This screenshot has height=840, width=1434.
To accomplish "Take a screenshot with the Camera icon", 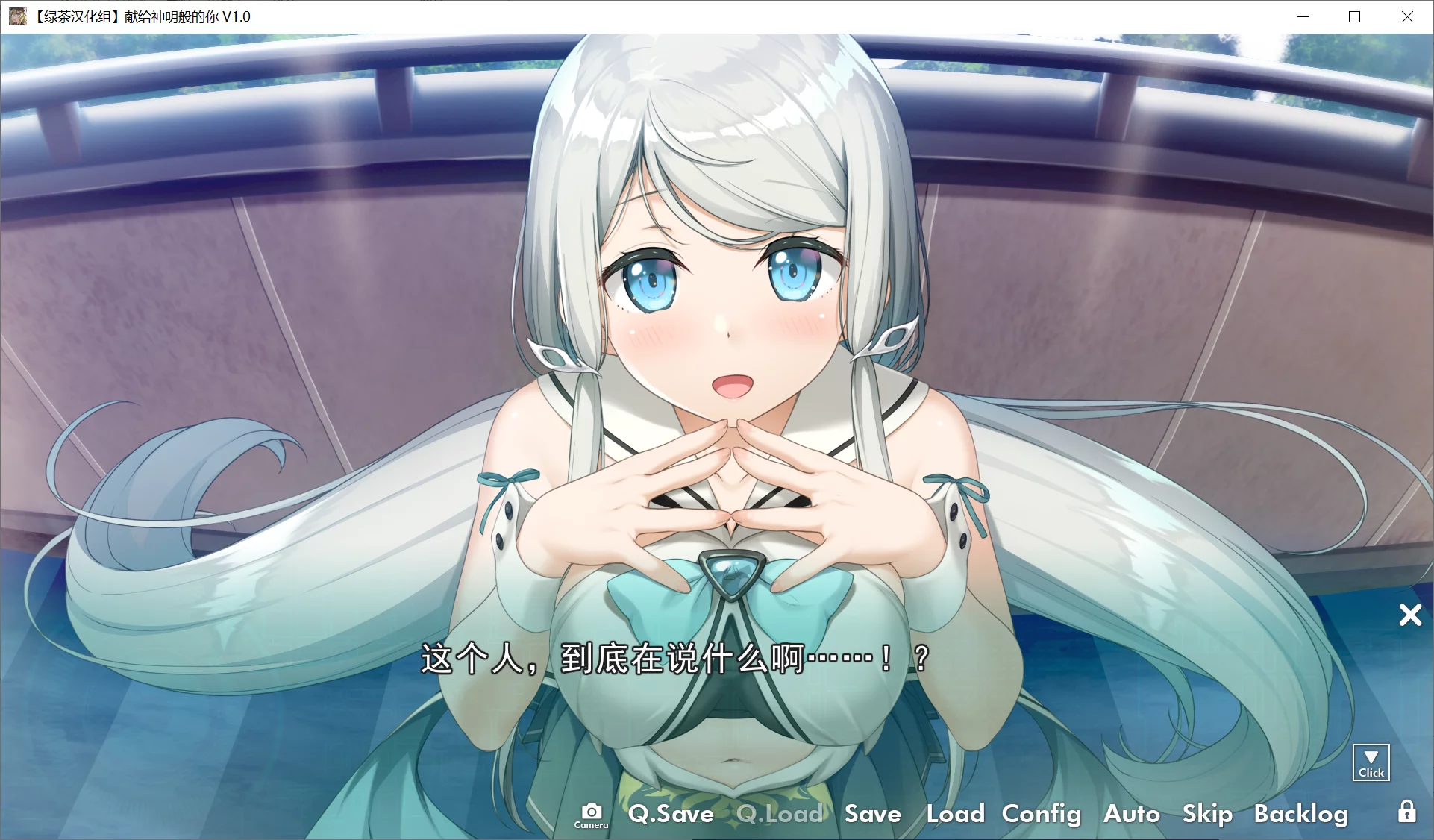I will tap(591, 815).
